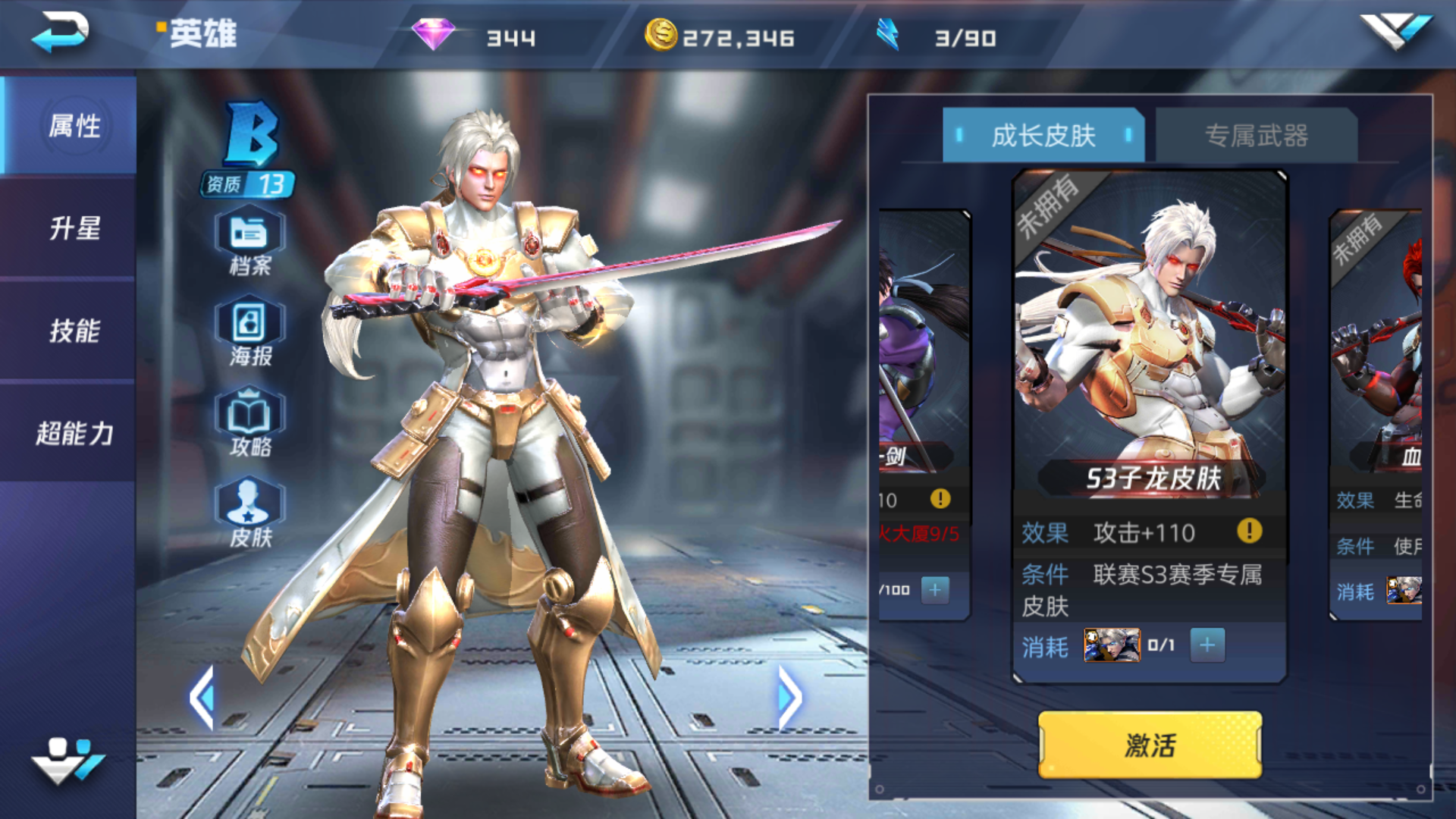Open the 技能 skills tab
This screenshot has height=819, width=1456.
74,331
